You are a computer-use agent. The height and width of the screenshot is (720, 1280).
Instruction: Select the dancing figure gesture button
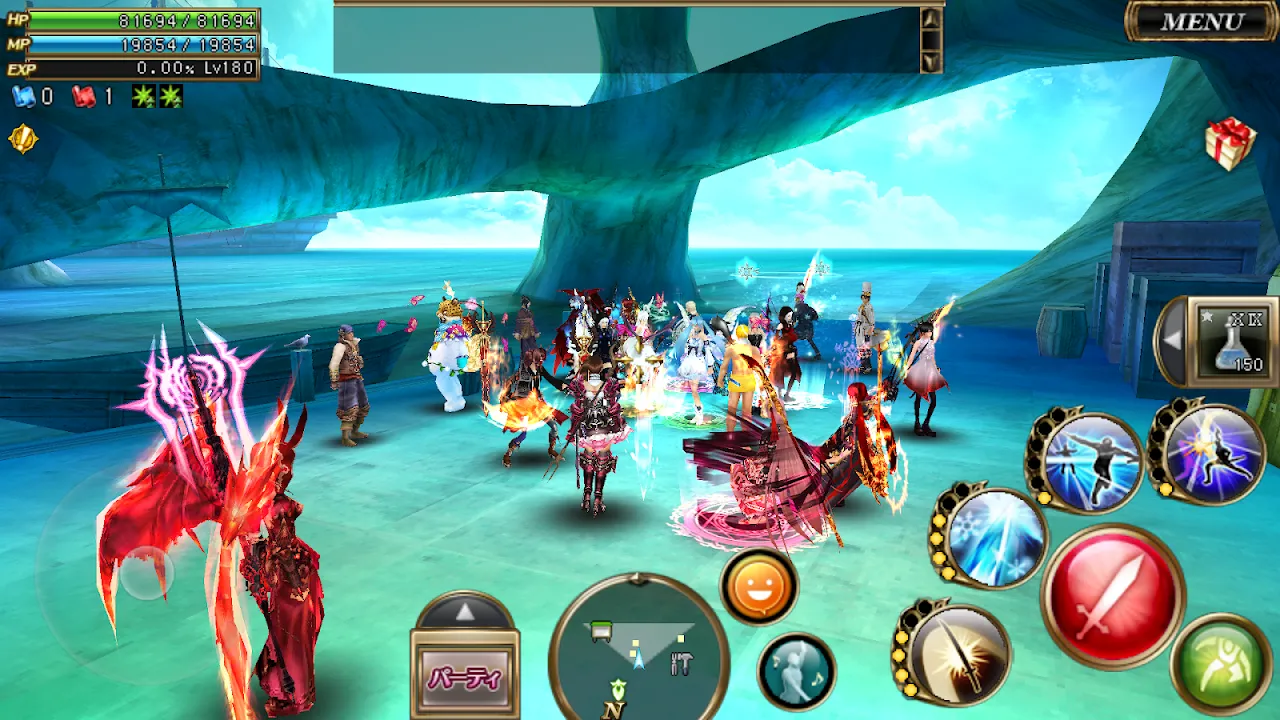click(x=796, y=670)
